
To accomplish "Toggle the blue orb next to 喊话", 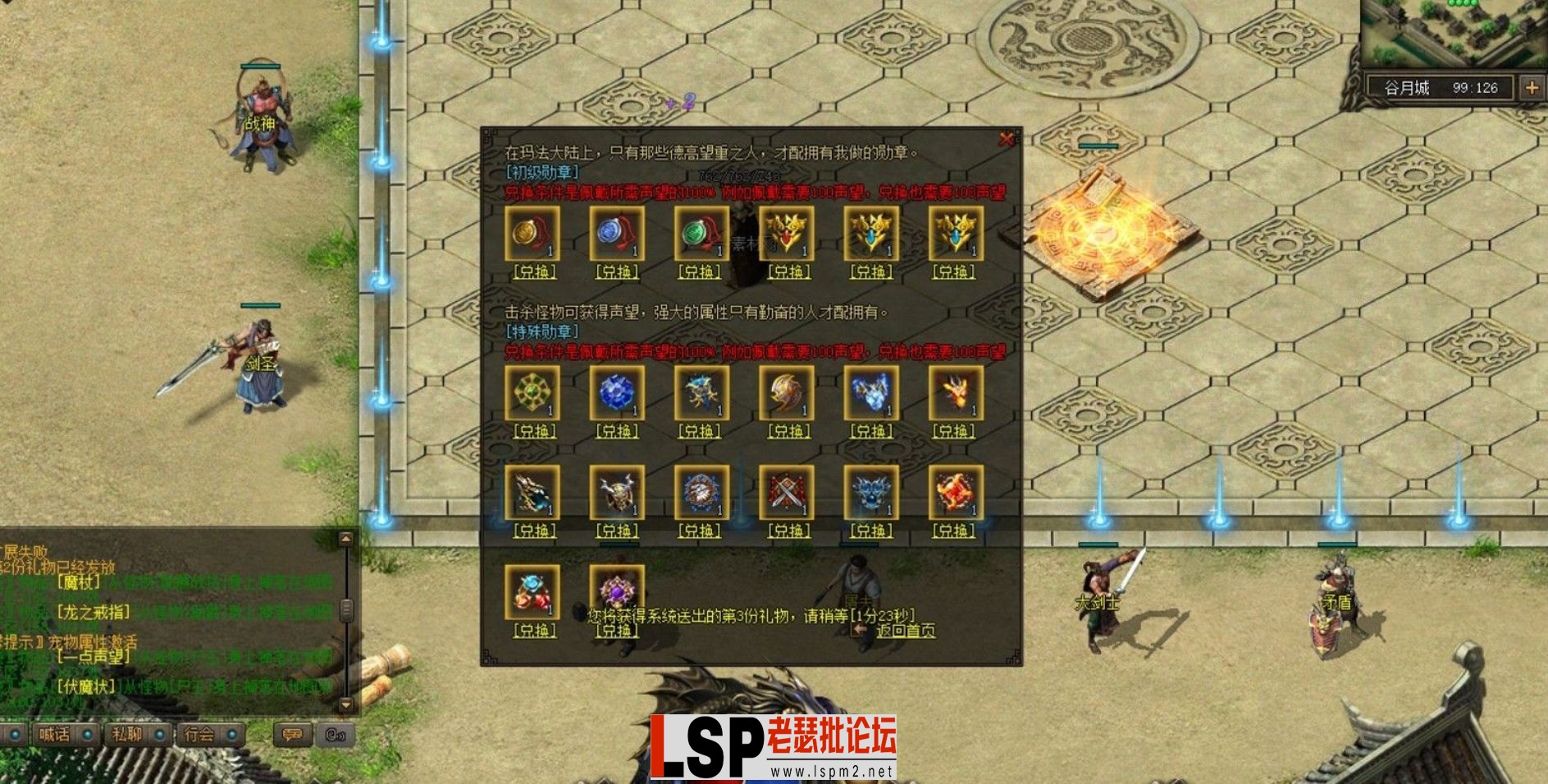I will click(x=87, y=734).
